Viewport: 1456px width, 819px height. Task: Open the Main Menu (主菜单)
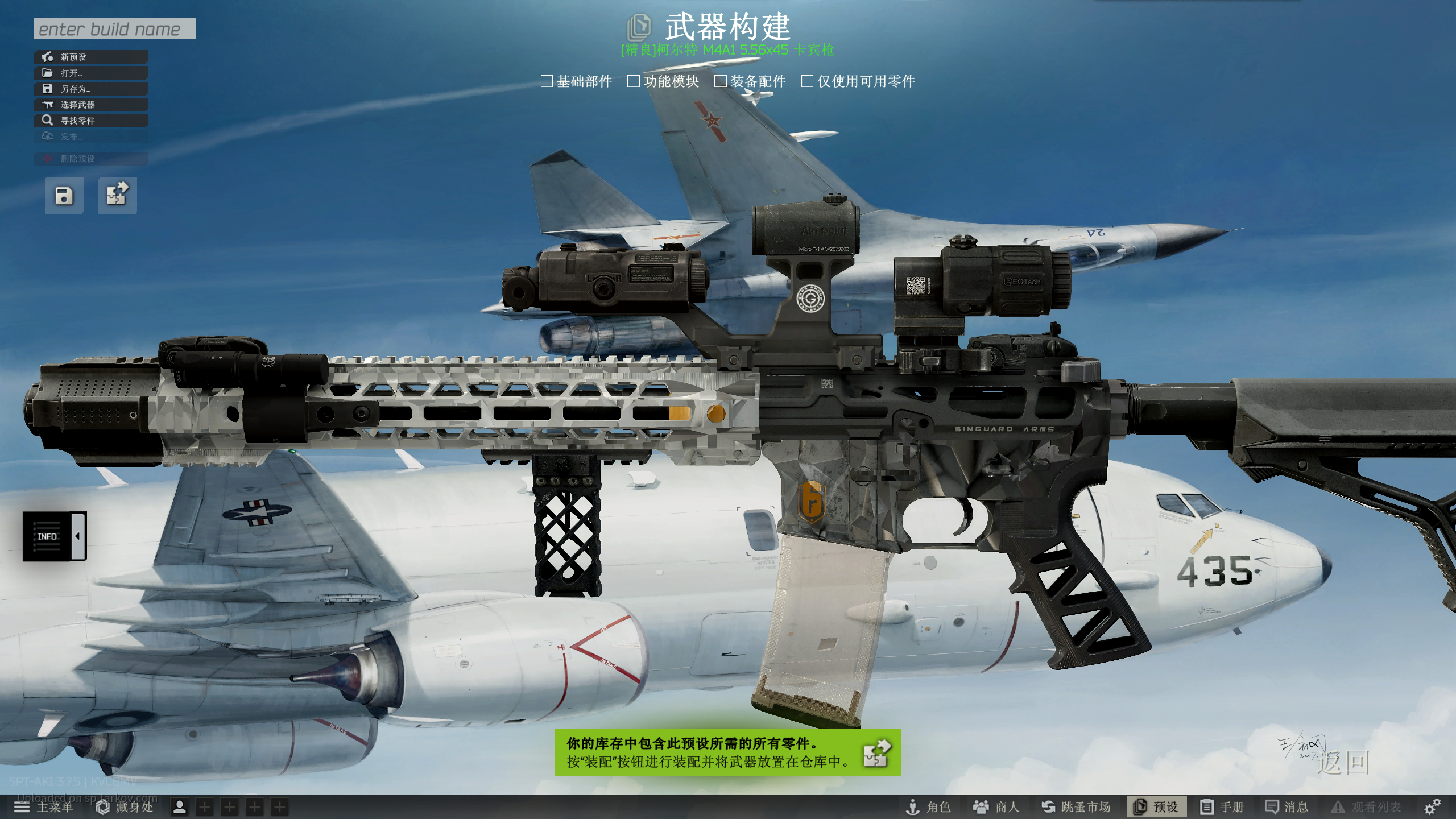[44, 807]
